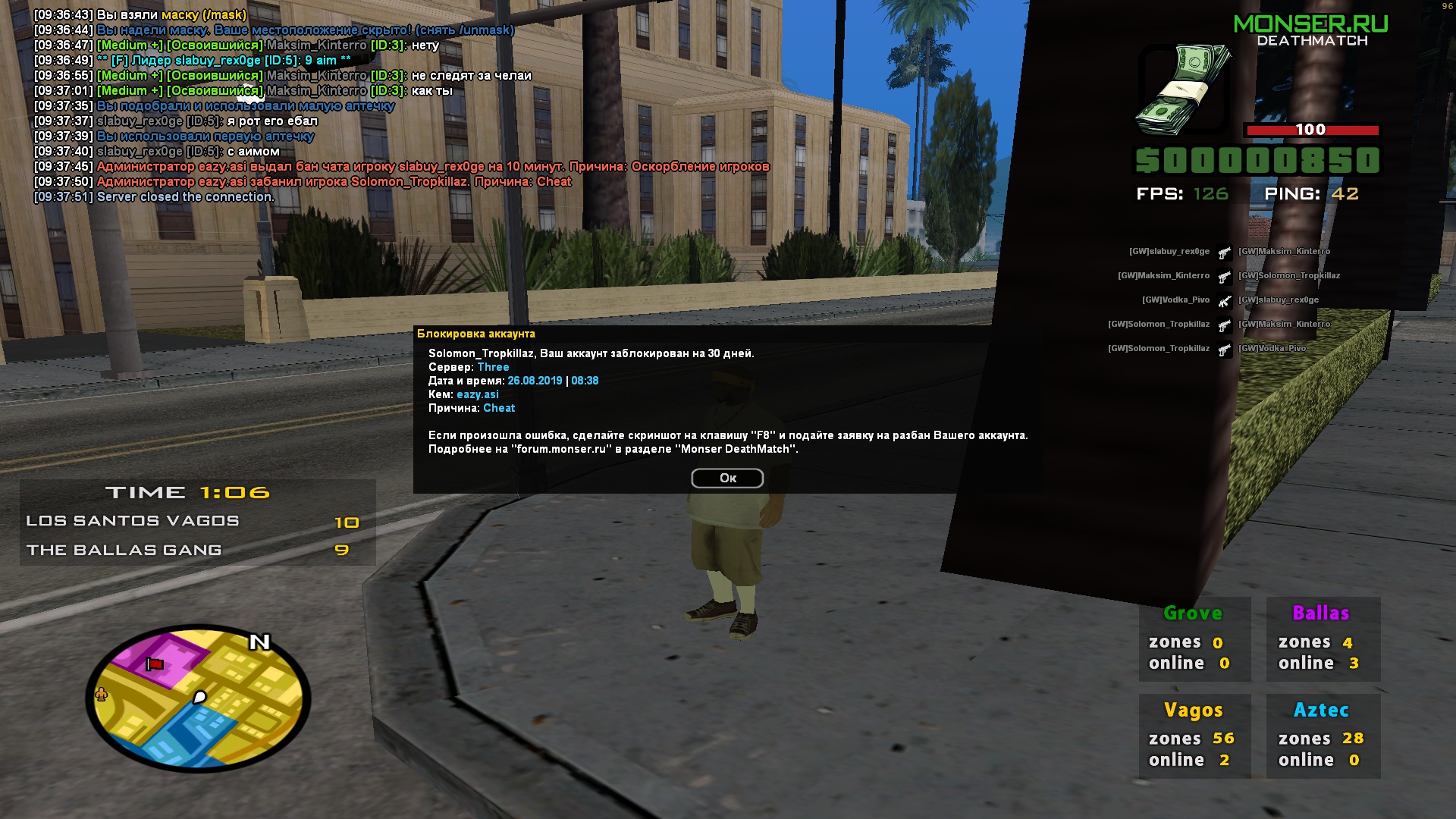Select the Aztec gang zones panel
Viewport: 1456px width, 819px height.
[x=1323, y=736]
